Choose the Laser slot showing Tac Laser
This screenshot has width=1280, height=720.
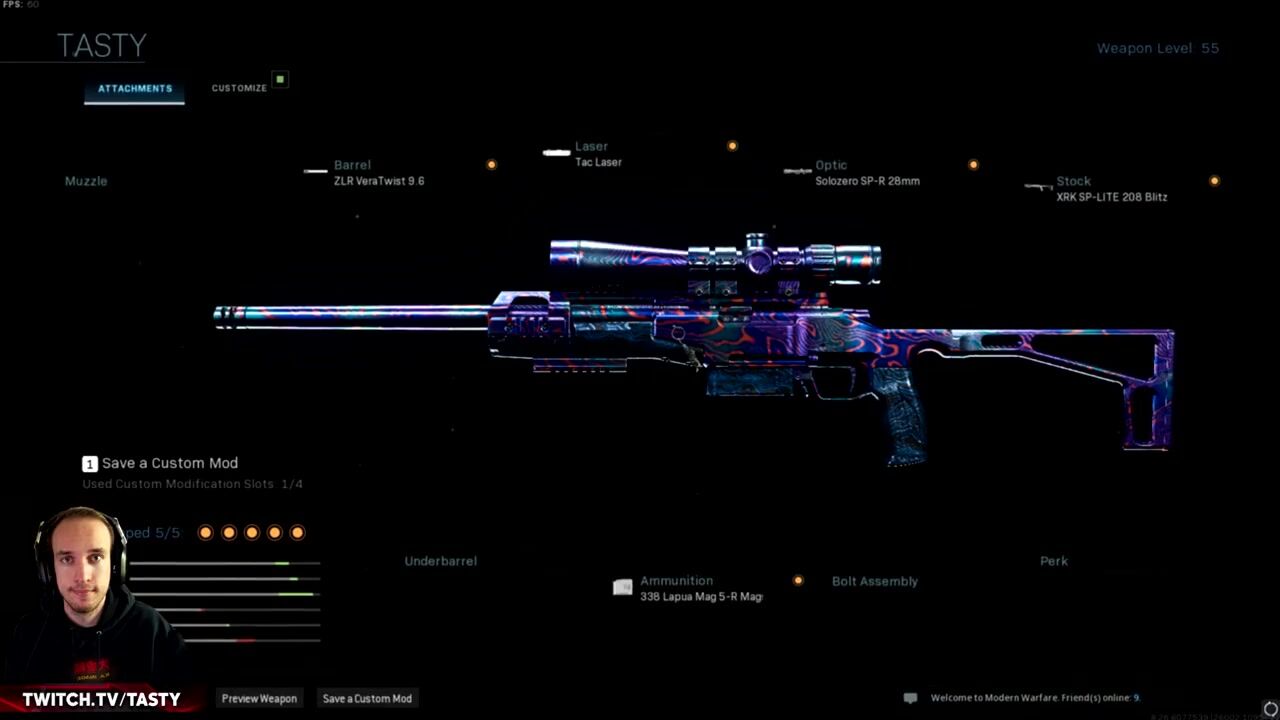(x=598, y=154)
